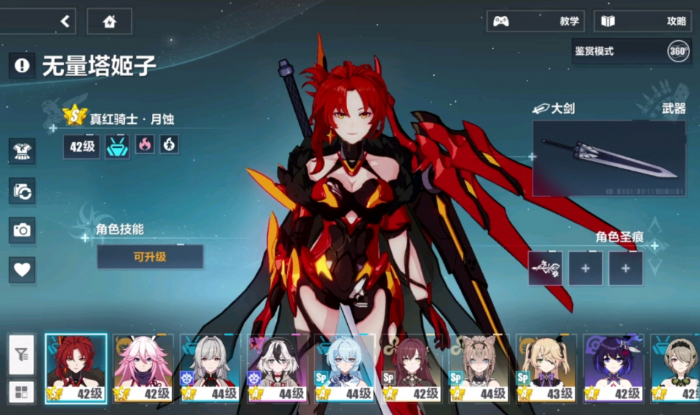The width and height of the screenshot is (700, 415).
Task: Open the character filter funnel
Action: (22, 352)
